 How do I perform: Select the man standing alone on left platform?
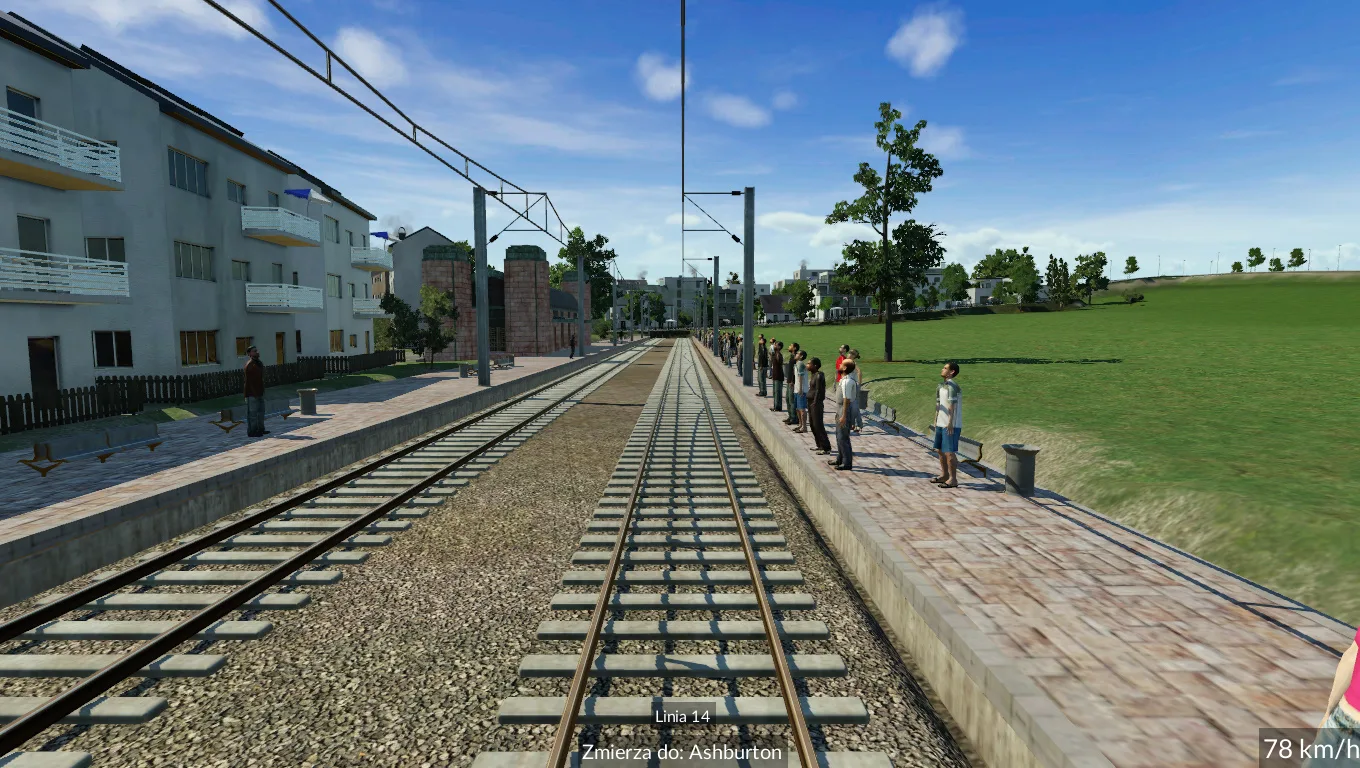[253, 390]
